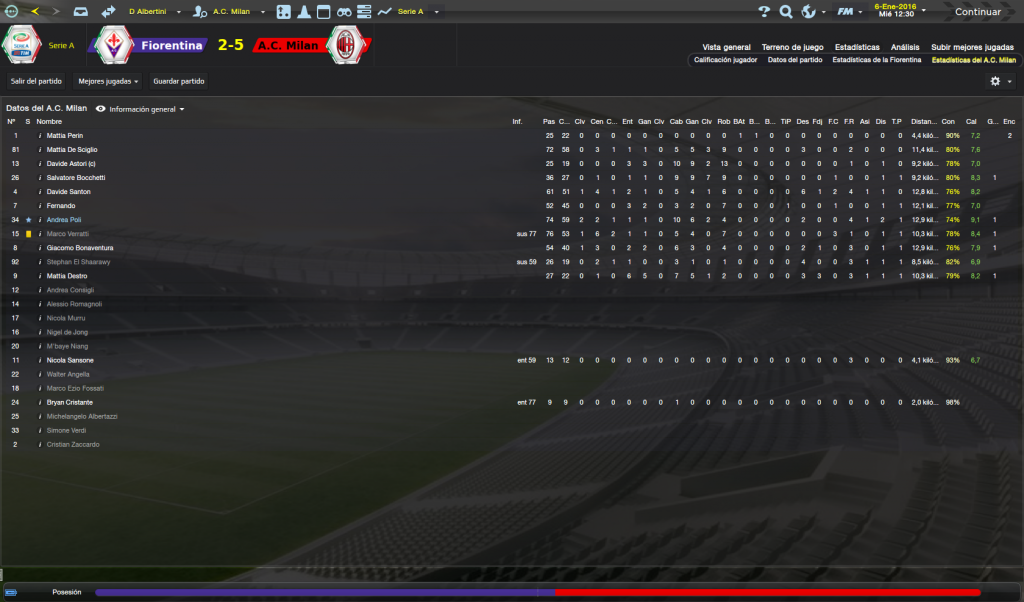Save the match with Guardar partido

[179, 81]
